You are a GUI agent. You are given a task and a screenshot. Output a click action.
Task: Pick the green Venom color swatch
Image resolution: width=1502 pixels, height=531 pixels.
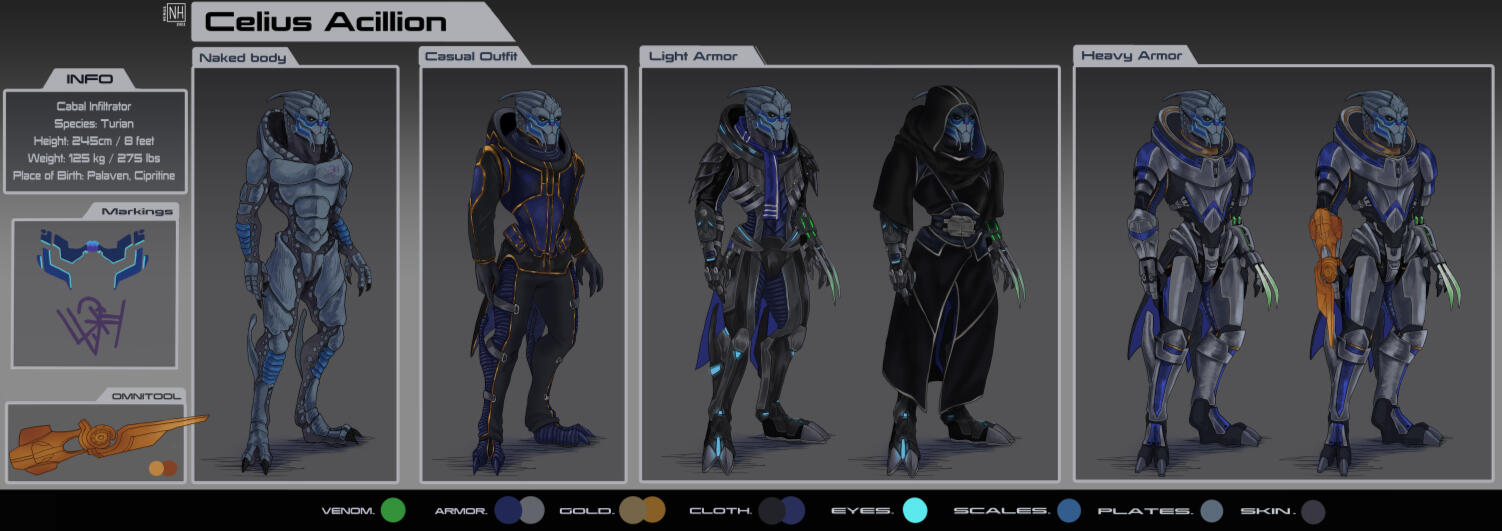393,511
